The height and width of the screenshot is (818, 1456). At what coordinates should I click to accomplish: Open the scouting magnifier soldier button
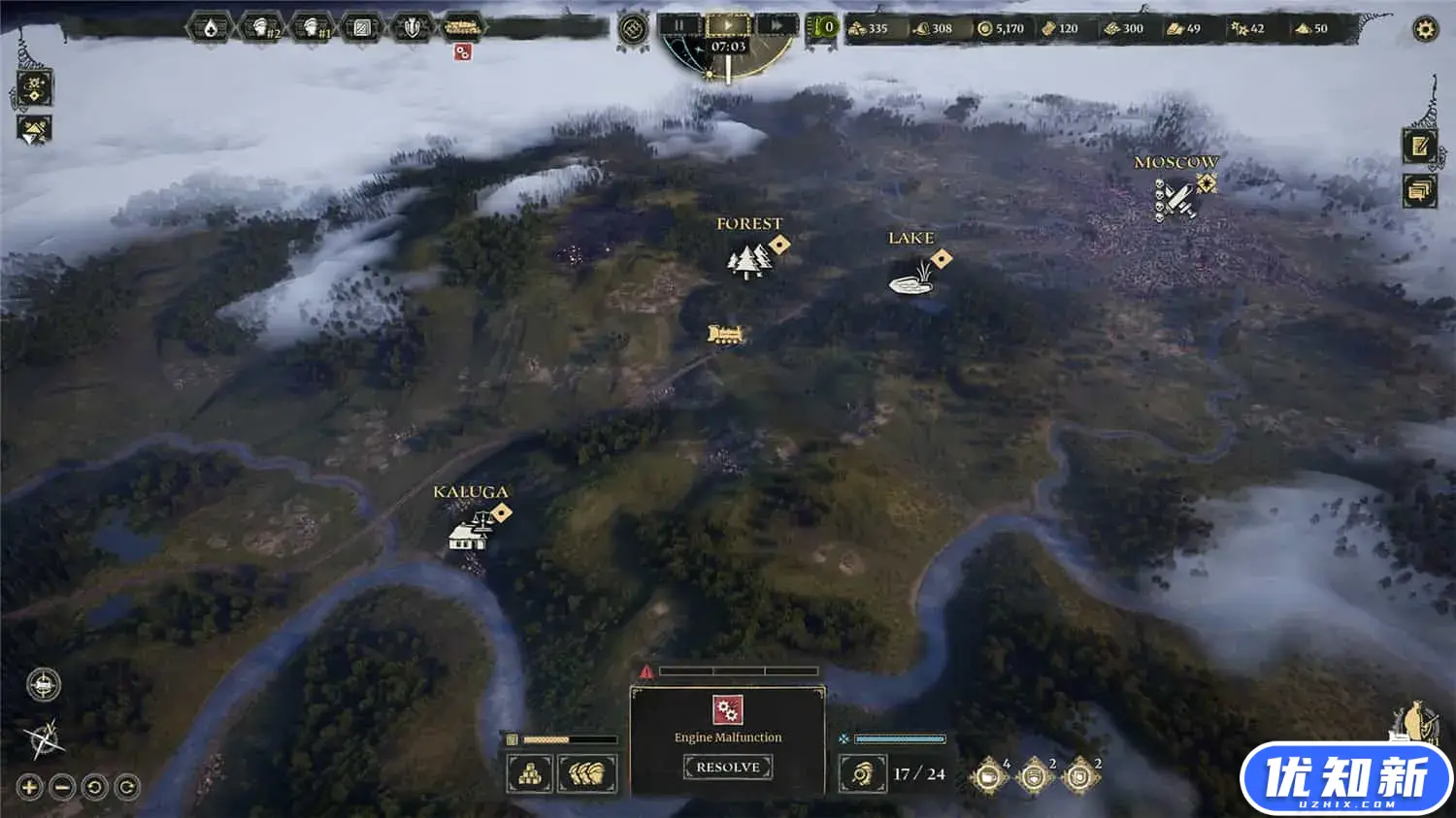[862, 774]
